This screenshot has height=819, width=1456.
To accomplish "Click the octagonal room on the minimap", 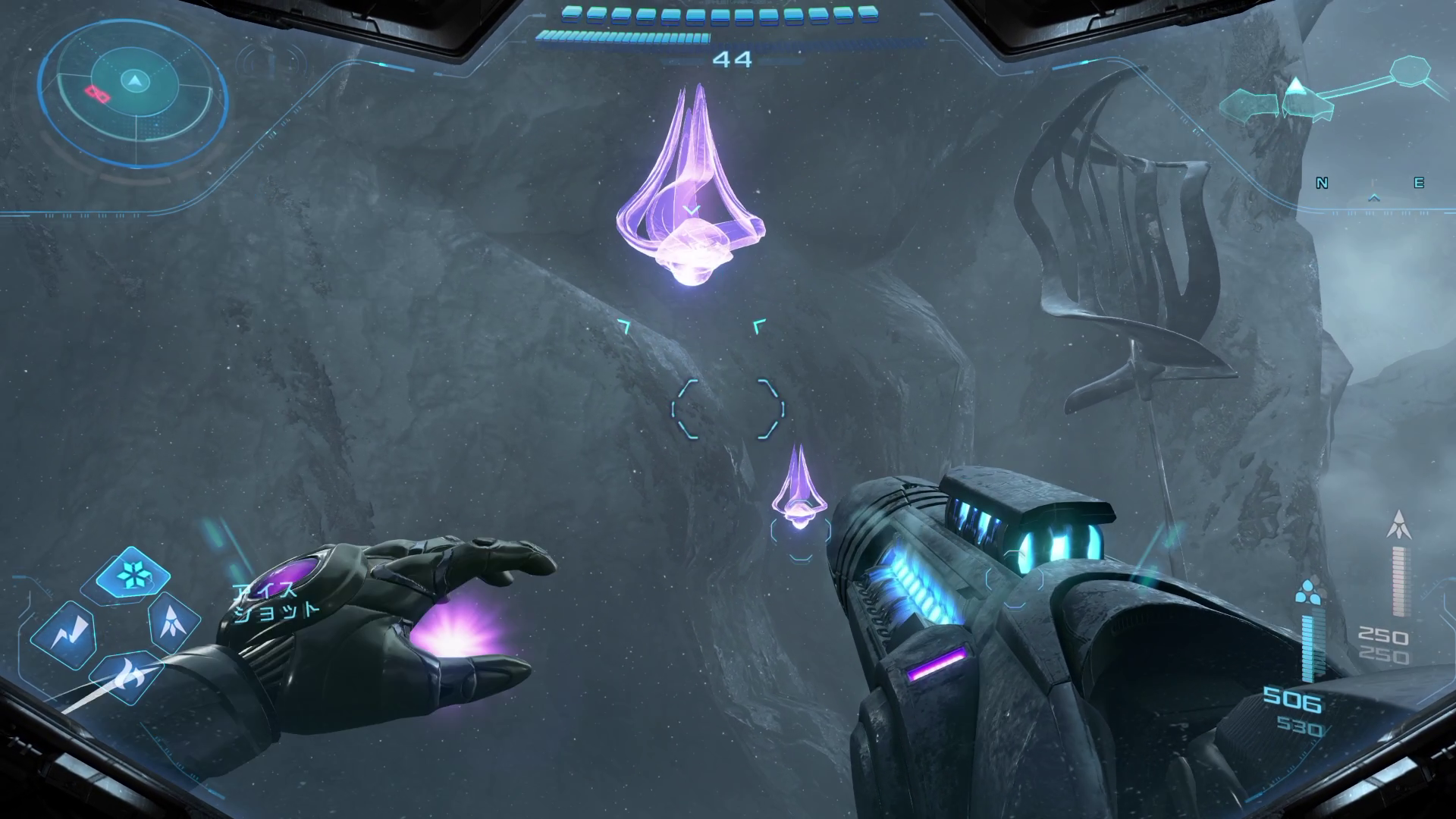I will 1411,71.
